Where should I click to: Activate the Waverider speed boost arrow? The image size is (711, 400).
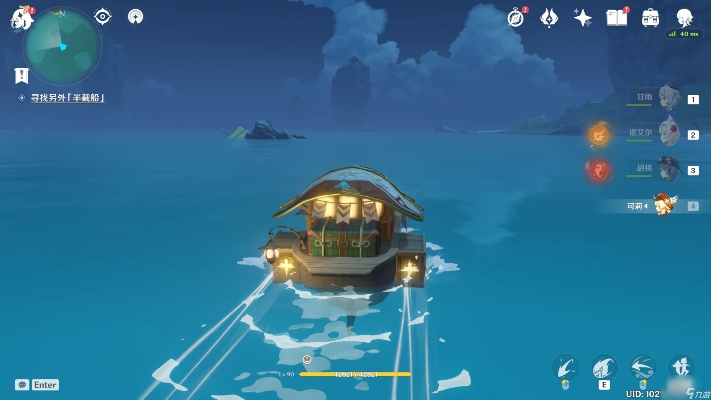click(643, 368)
